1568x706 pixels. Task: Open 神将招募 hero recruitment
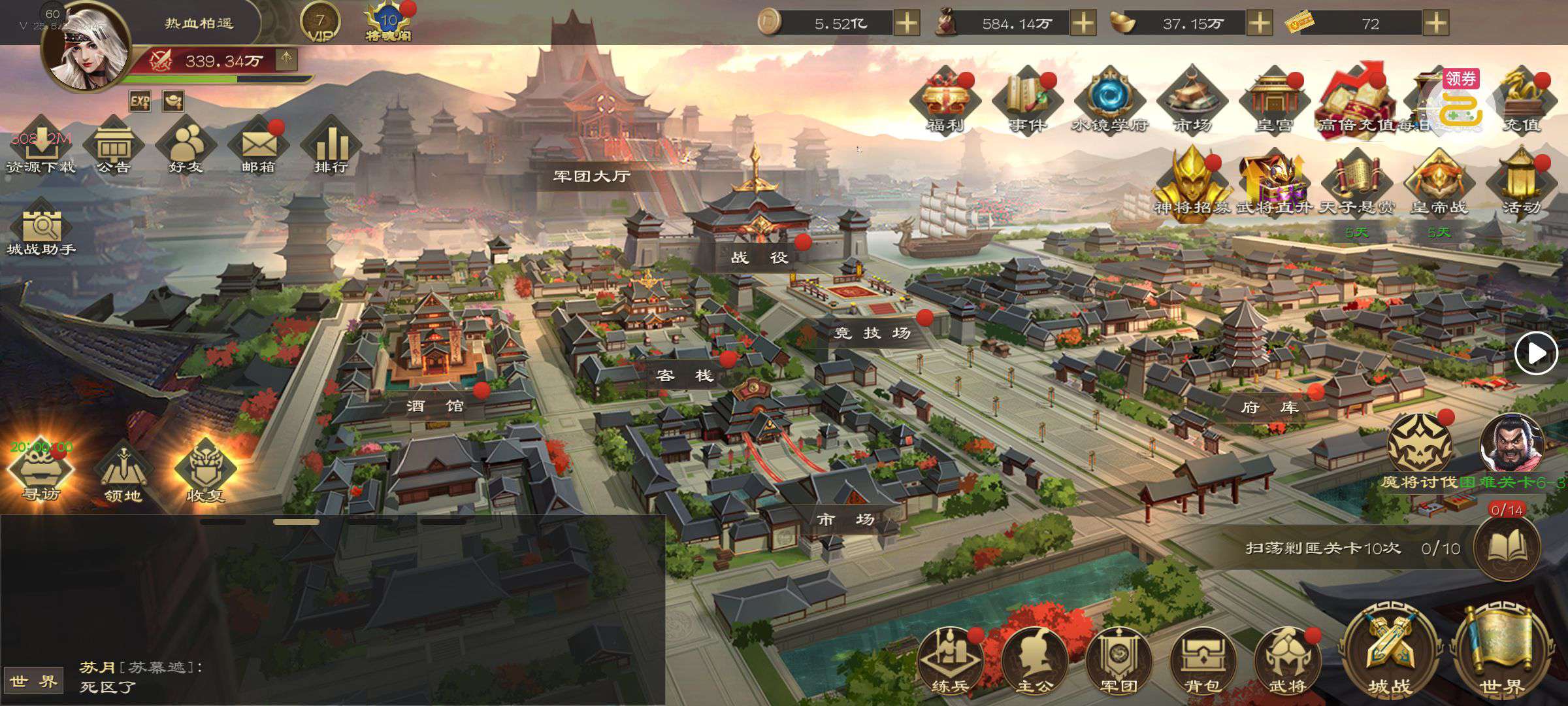tap(1192, 183)
